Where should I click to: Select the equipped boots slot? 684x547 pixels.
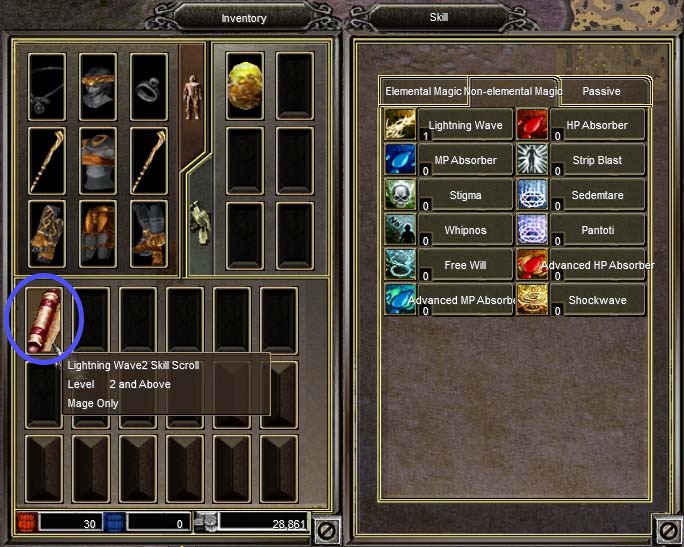click(150, 234)
